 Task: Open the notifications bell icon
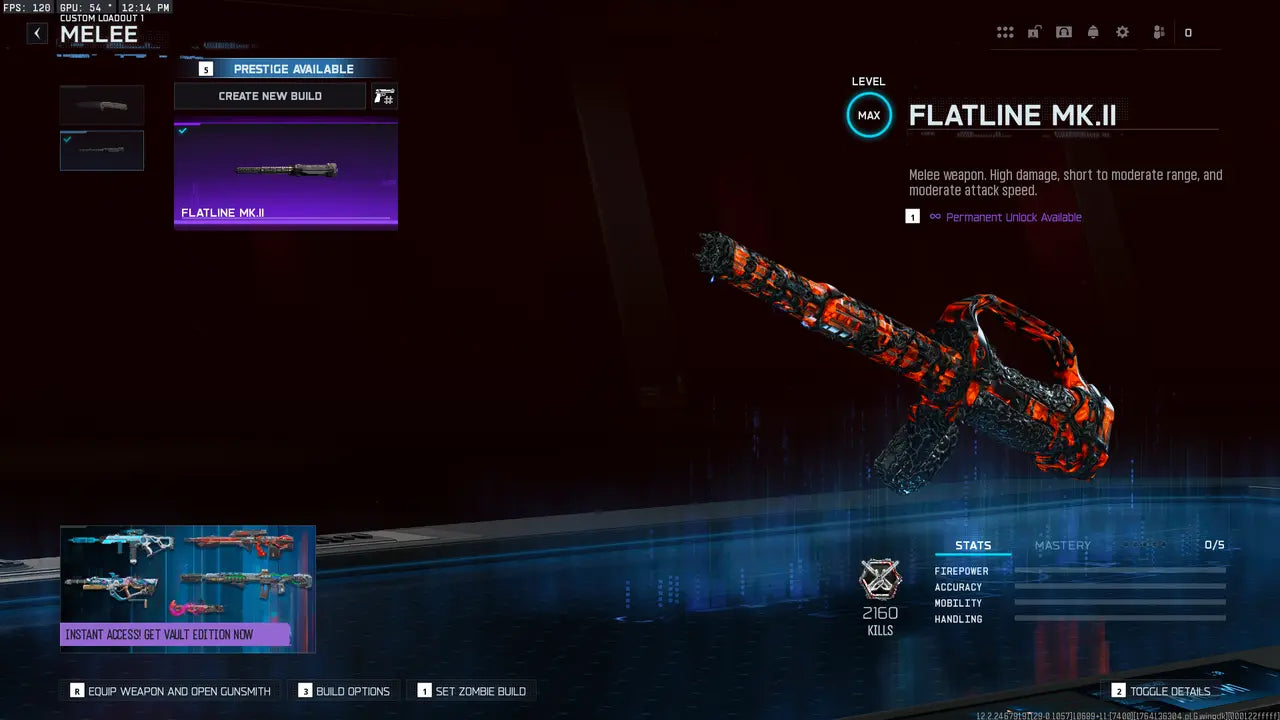[x=1093, y=31]
